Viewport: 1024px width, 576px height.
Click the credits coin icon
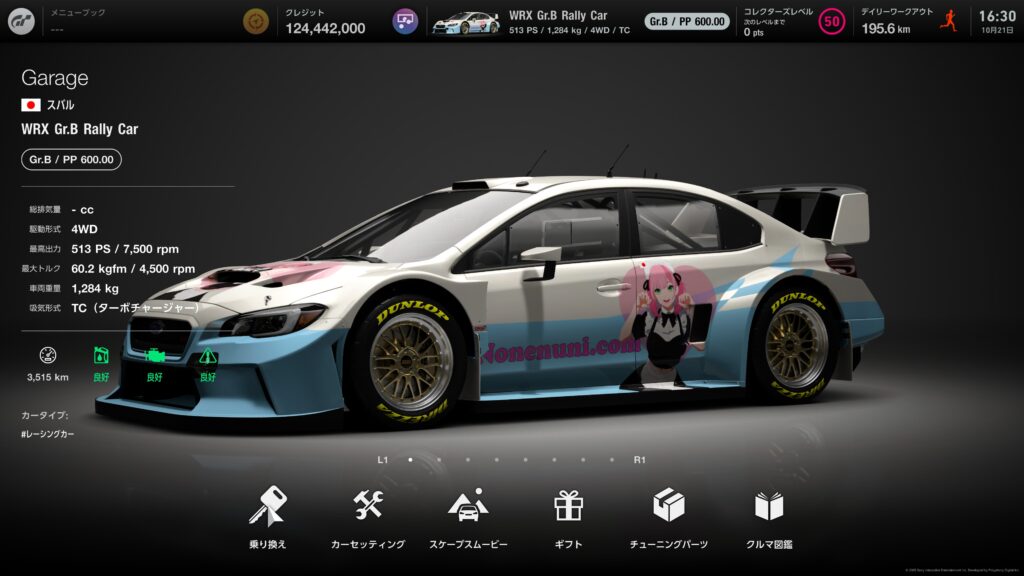257,21
